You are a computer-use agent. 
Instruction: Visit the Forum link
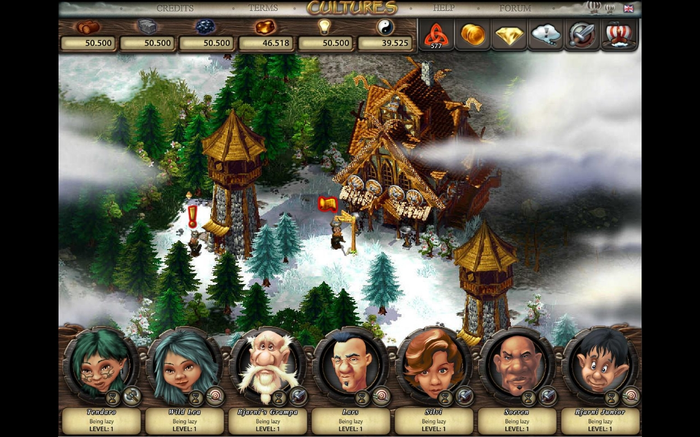[515, 8]
